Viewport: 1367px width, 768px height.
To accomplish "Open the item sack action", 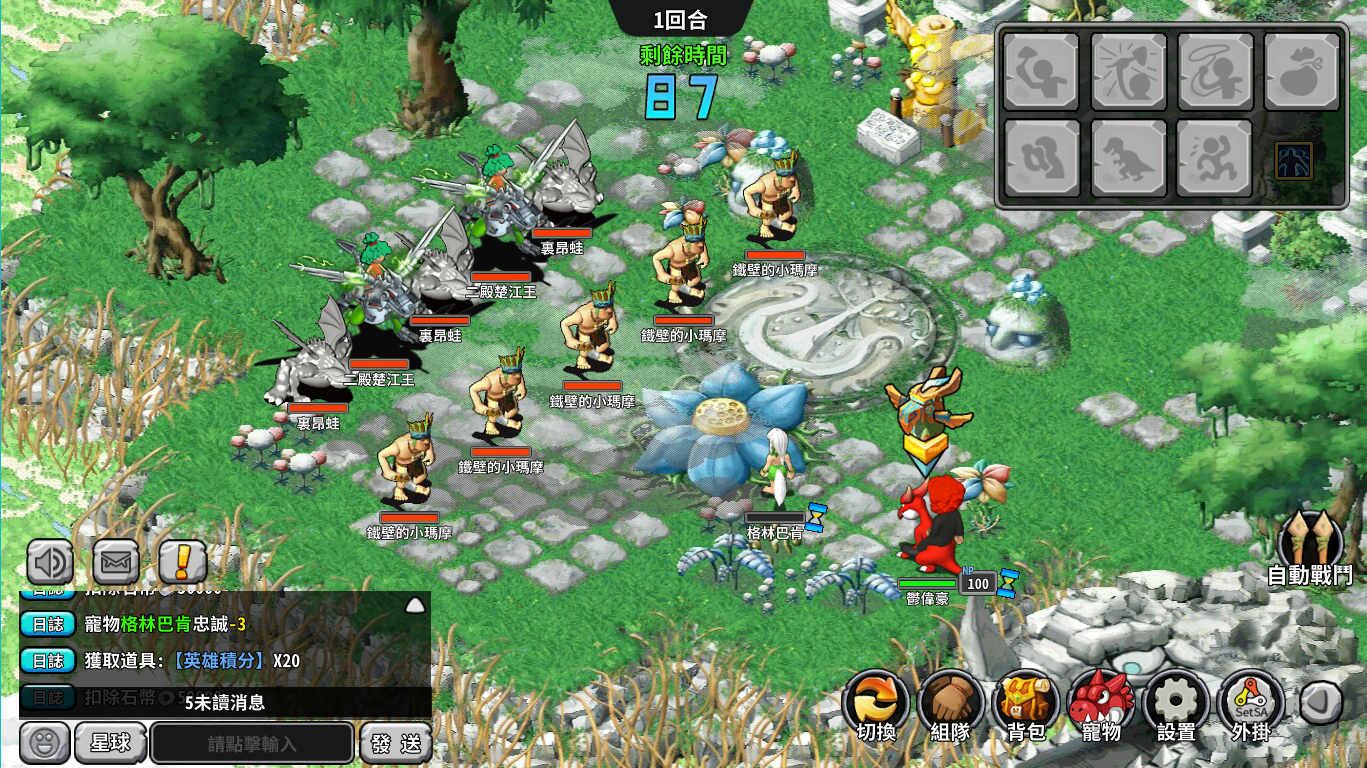I will pos(1301,71).
